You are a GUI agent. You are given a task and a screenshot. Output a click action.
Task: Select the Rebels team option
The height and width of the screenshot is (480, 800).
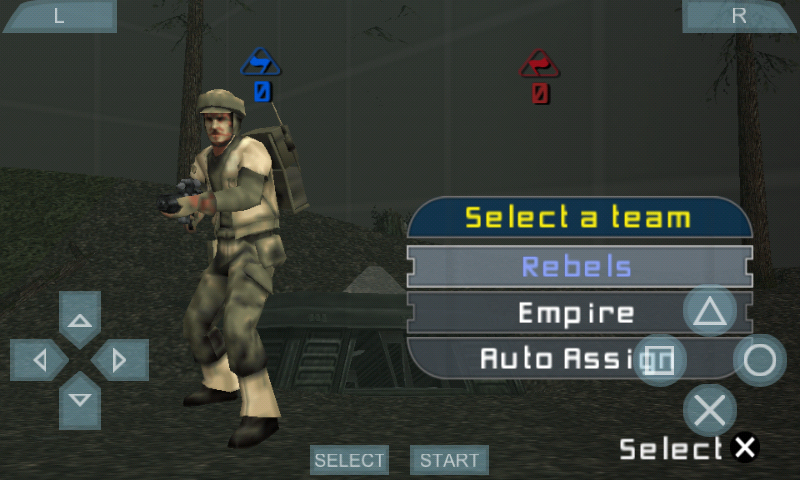578,267
